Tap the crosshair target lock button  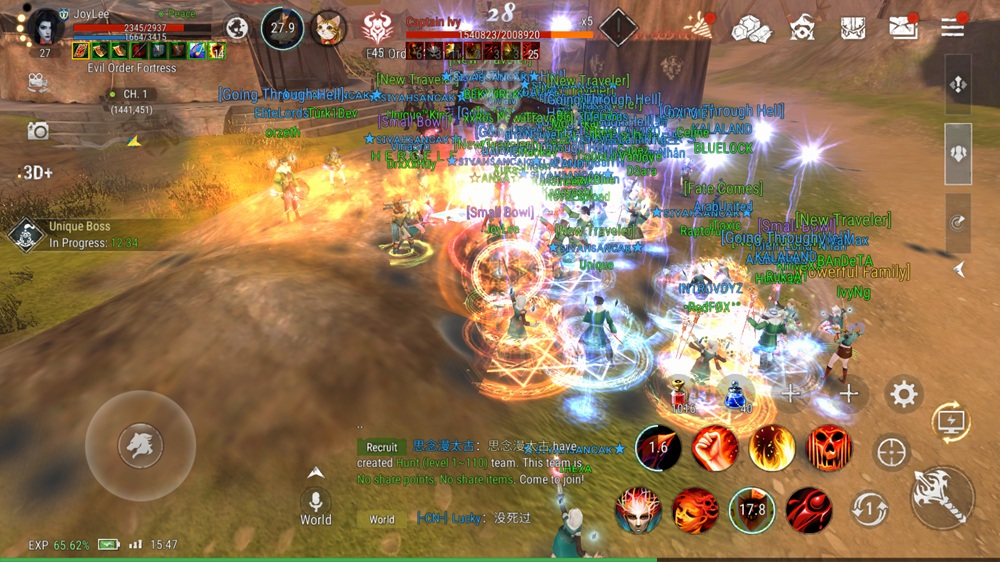pyautogui.click(x=891, y=452)
